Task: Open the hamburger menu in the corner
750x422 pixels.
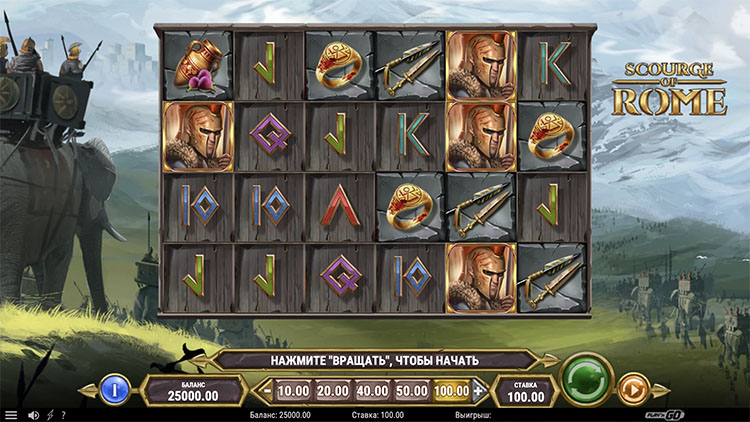Action: click(x=11, y=415)
